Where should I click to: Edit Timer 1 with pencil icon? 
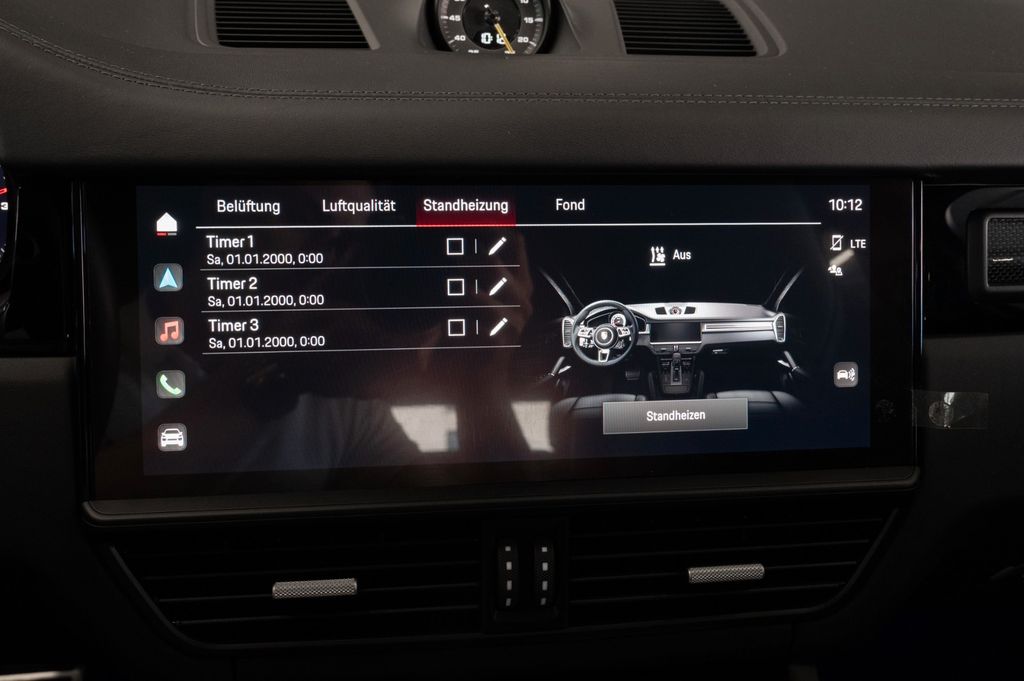click(498, 246)
